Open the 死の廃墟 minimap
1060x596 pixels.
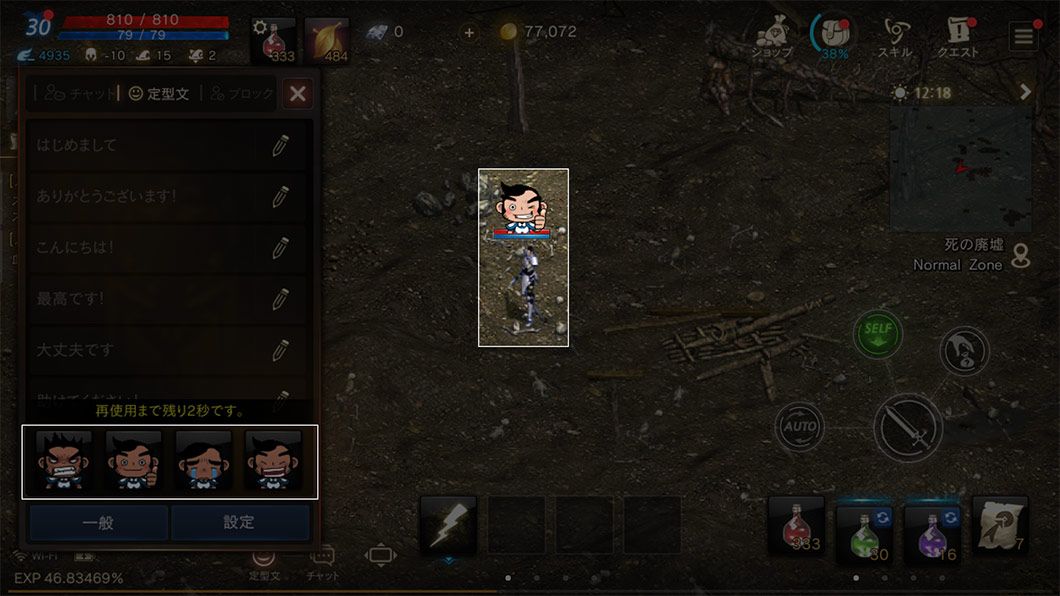[x=961, y=168]
